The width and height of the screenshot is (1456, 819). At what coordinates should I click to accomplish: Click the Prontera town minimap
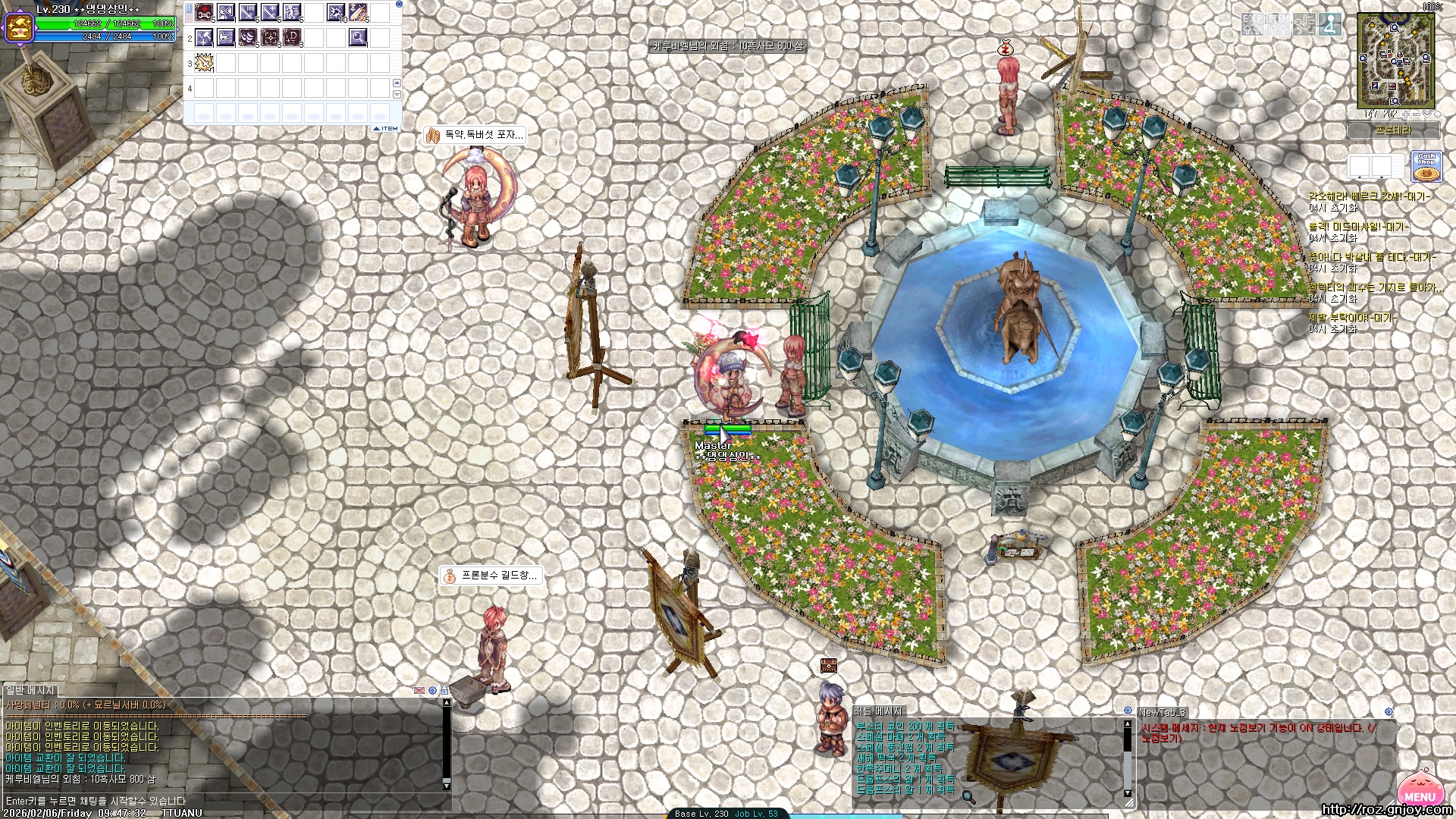1395,61
